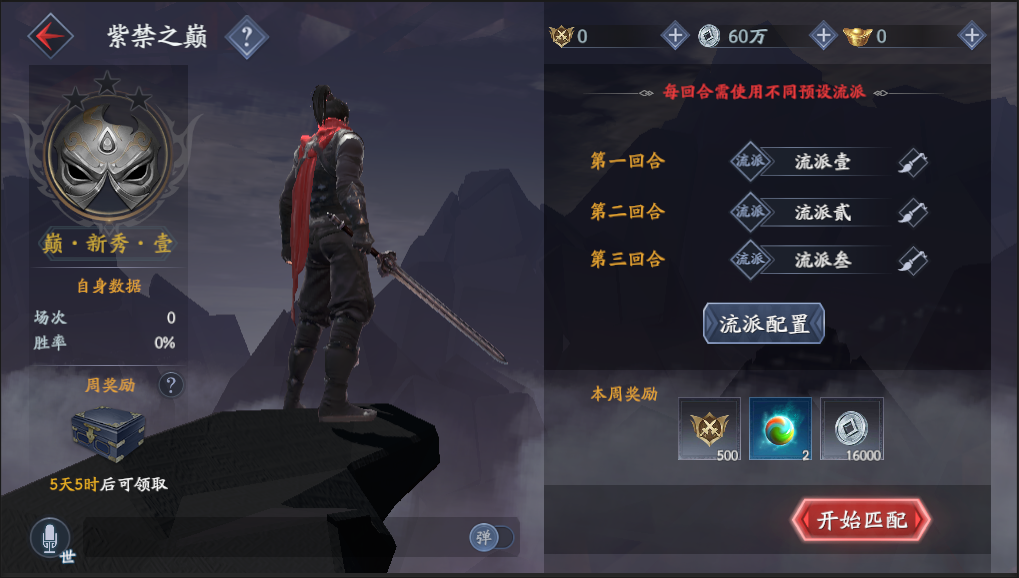Toggle the 弹 bullet comments switch
Image resolution: width=1019 pixels, height=578 pixels.
tap(491, 537)
